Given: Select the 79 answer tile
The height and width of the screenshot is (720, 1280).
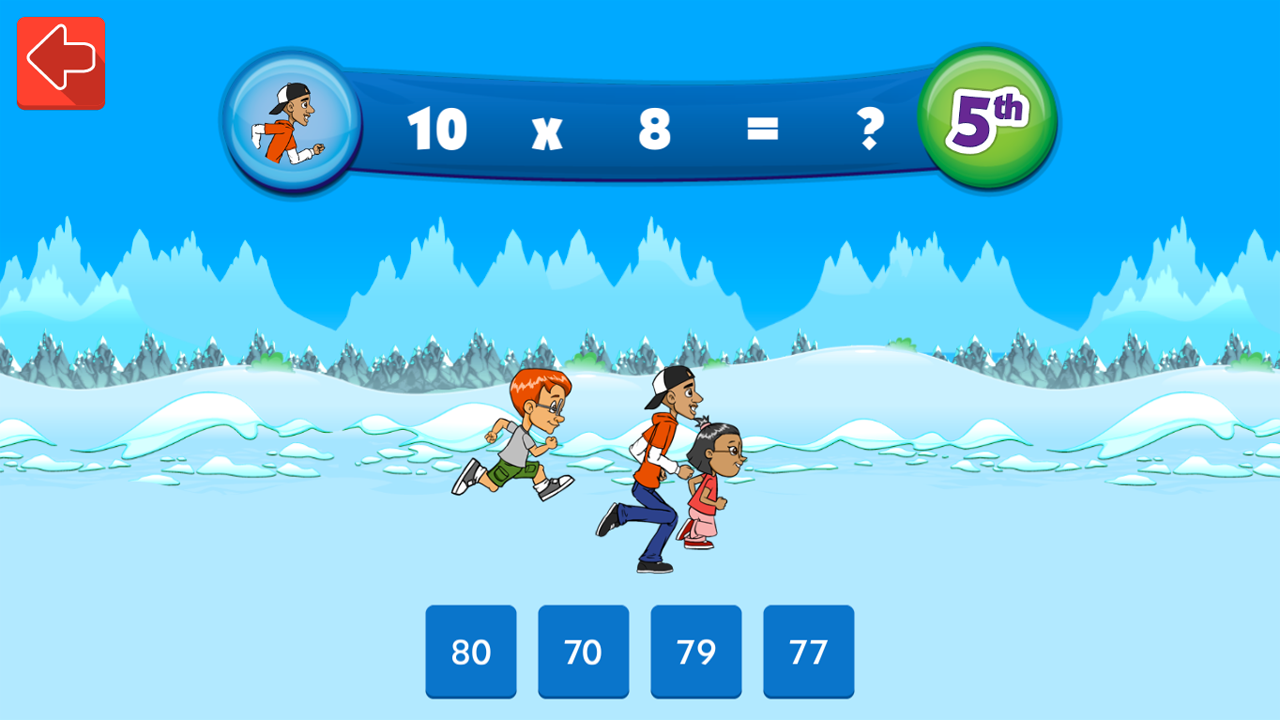Looking at the screenshot, I should [x=695, y=652].
